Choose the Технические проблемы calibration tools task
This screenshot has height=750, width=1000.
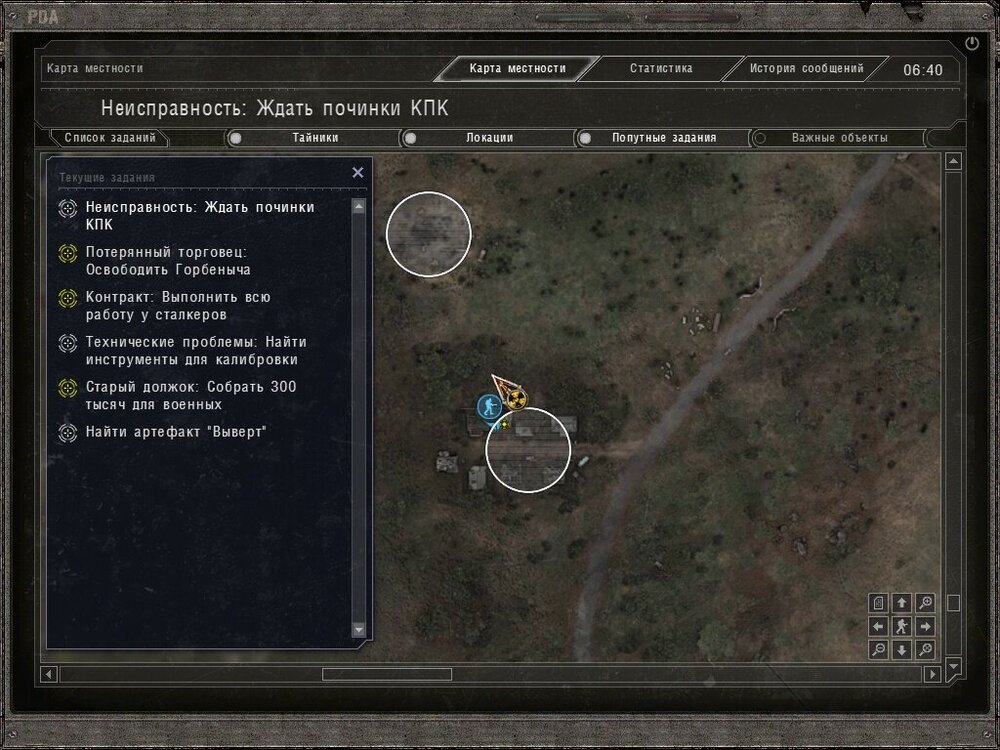pyautogui.click(x=196, y=351)
